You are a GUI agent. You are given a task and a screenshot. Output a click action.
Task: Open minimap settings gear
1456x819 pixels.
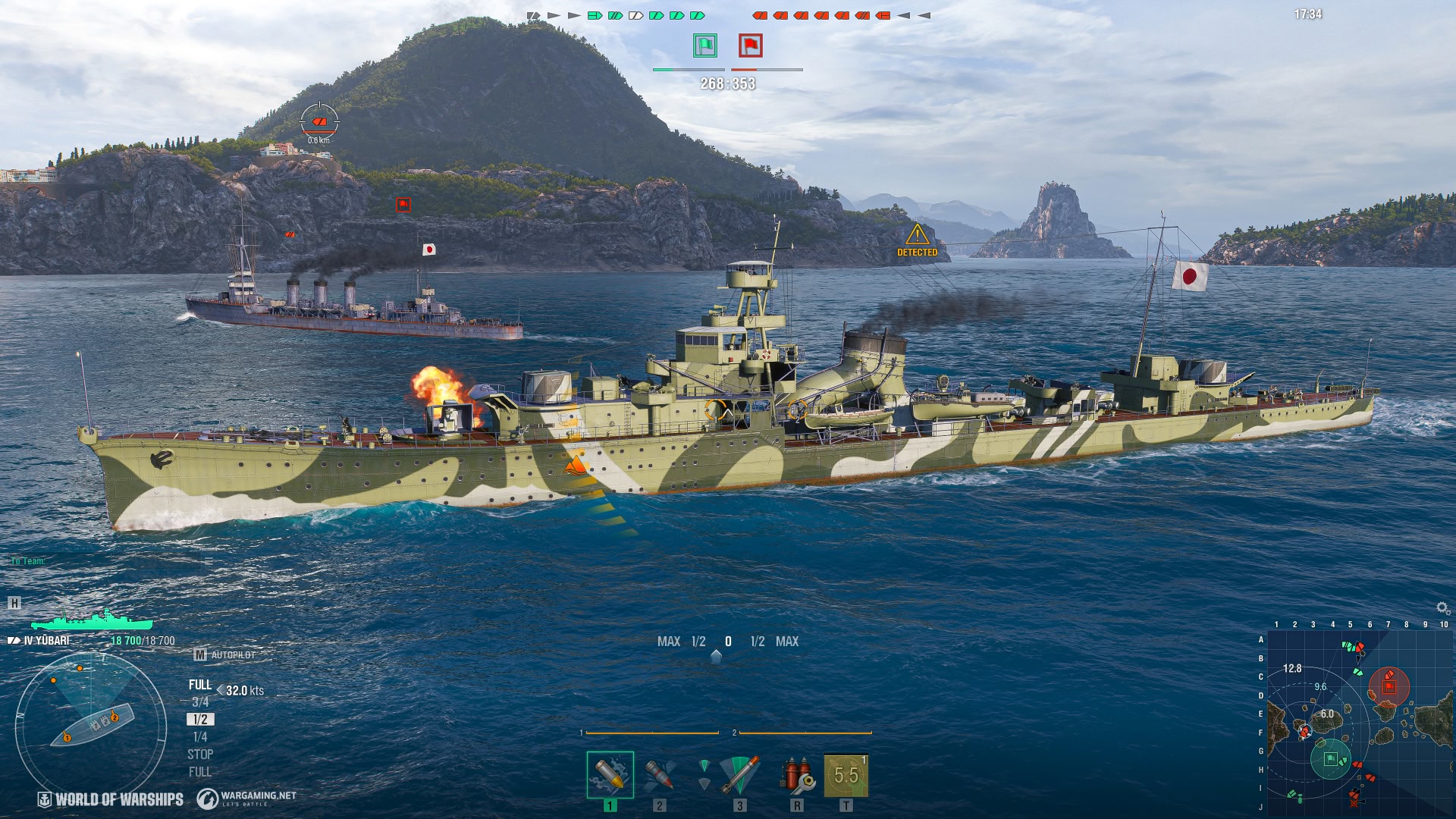point(1442,608)
